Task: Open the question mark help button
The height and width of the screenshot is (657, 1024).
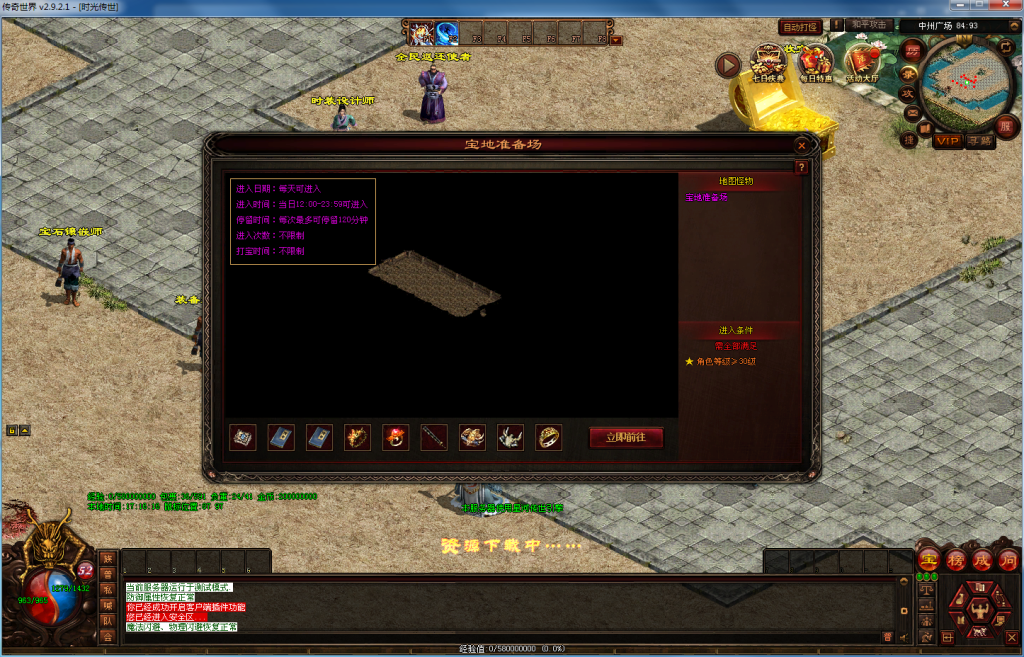Action: 801,168
